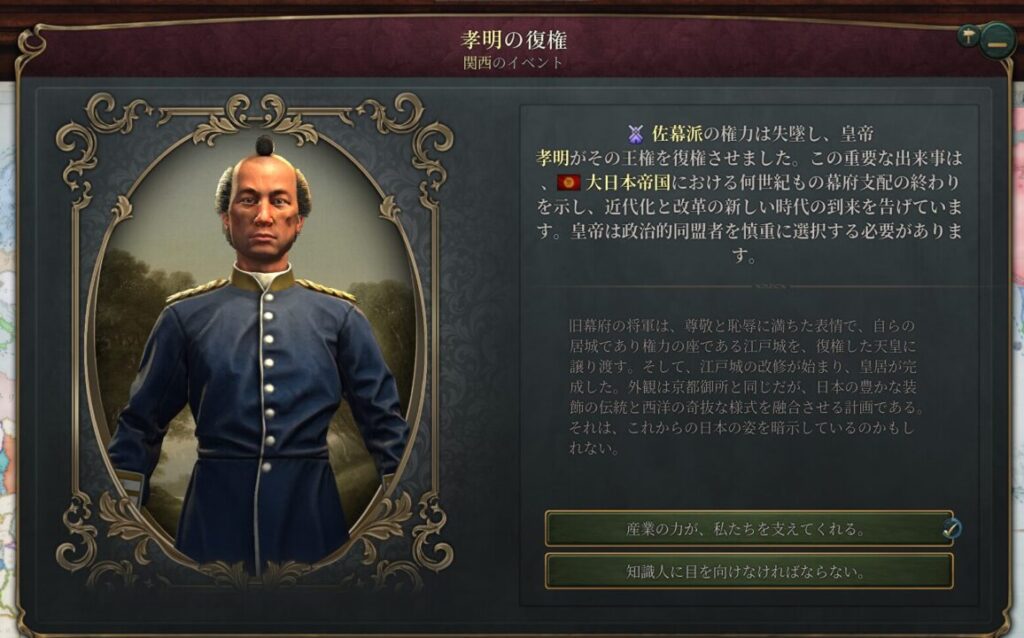Open the 孝明 character link in the text

(x=552, y=158)
